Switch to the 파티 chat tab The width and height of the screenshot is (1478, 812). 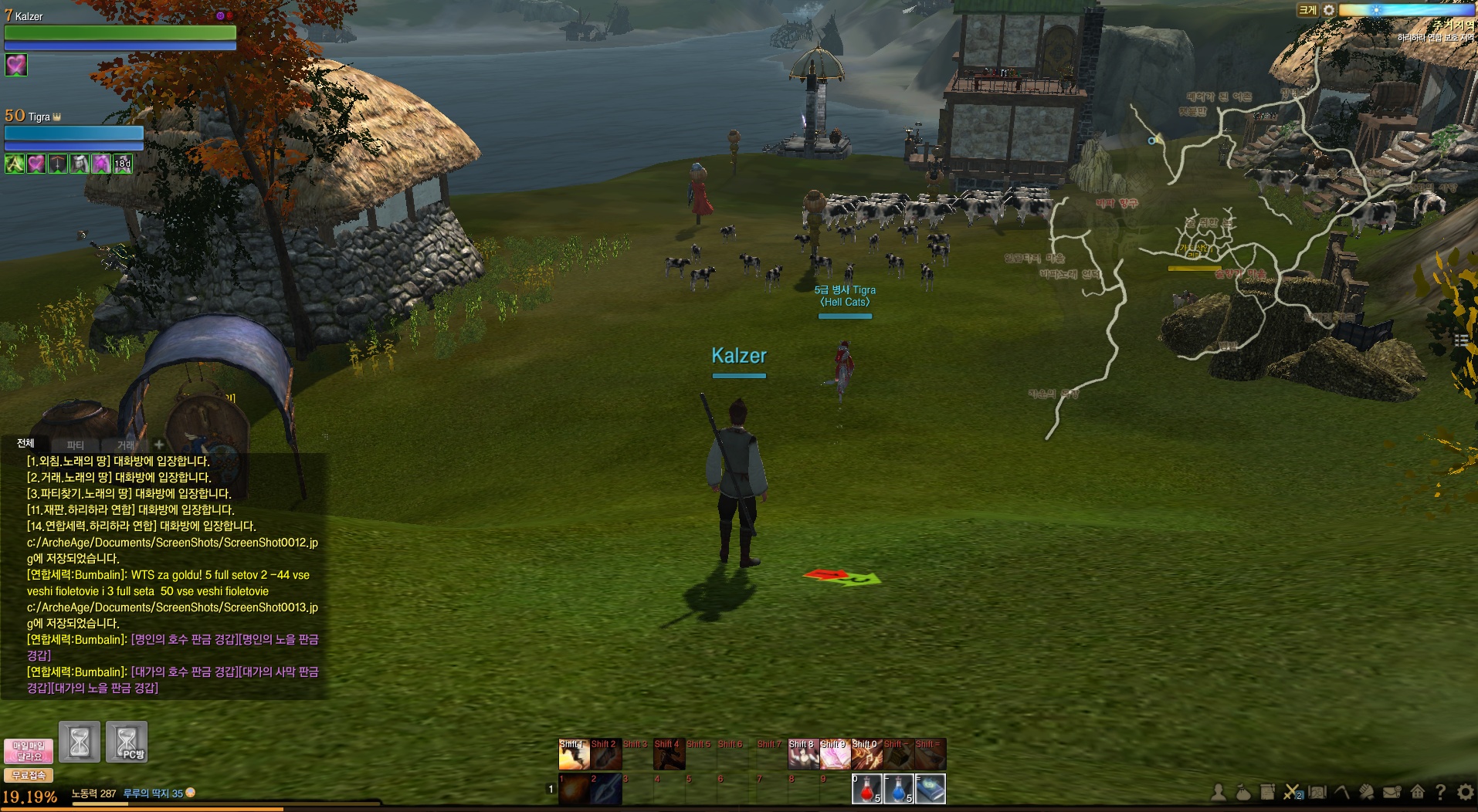point(75,445)
